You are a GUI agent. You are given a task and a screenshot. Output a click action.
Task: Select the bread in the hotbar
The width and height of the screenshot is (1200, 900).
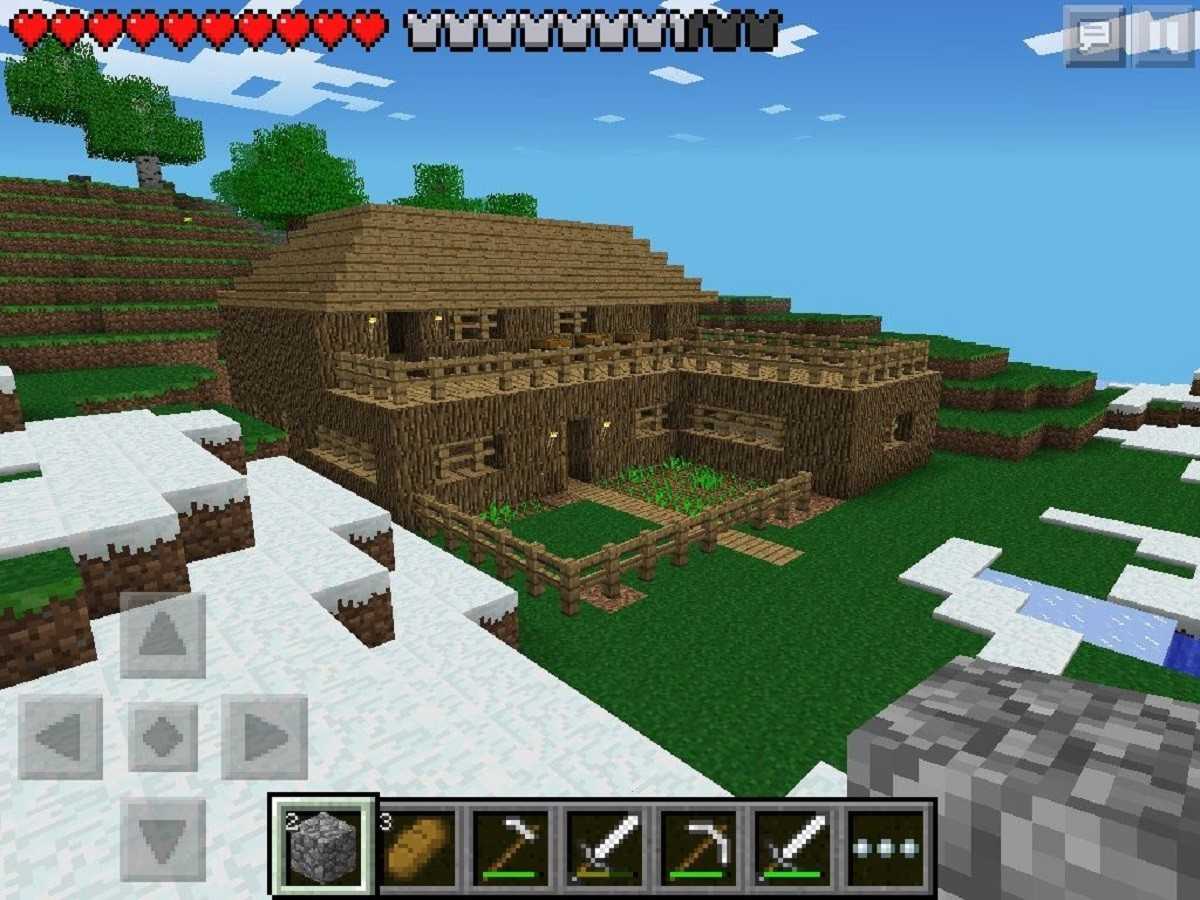tap(417, 847)
